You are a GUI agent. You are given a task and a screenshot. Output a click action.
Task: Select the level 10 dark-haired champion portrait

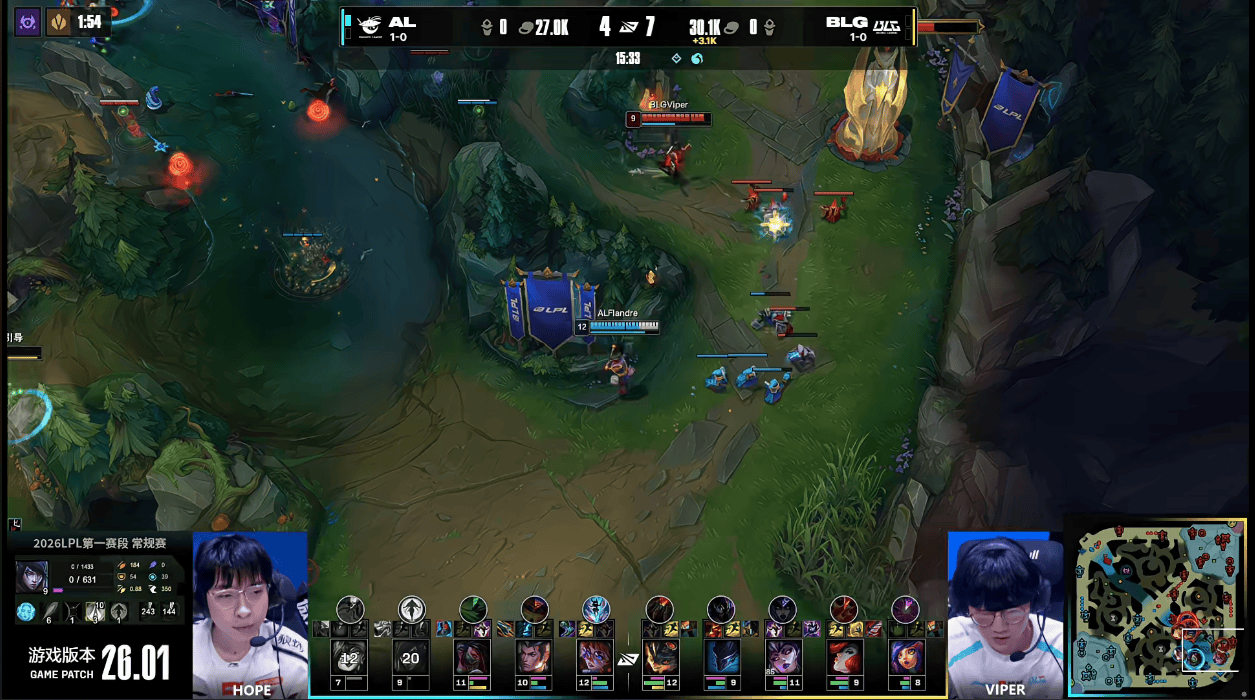[x=534, y=658]
